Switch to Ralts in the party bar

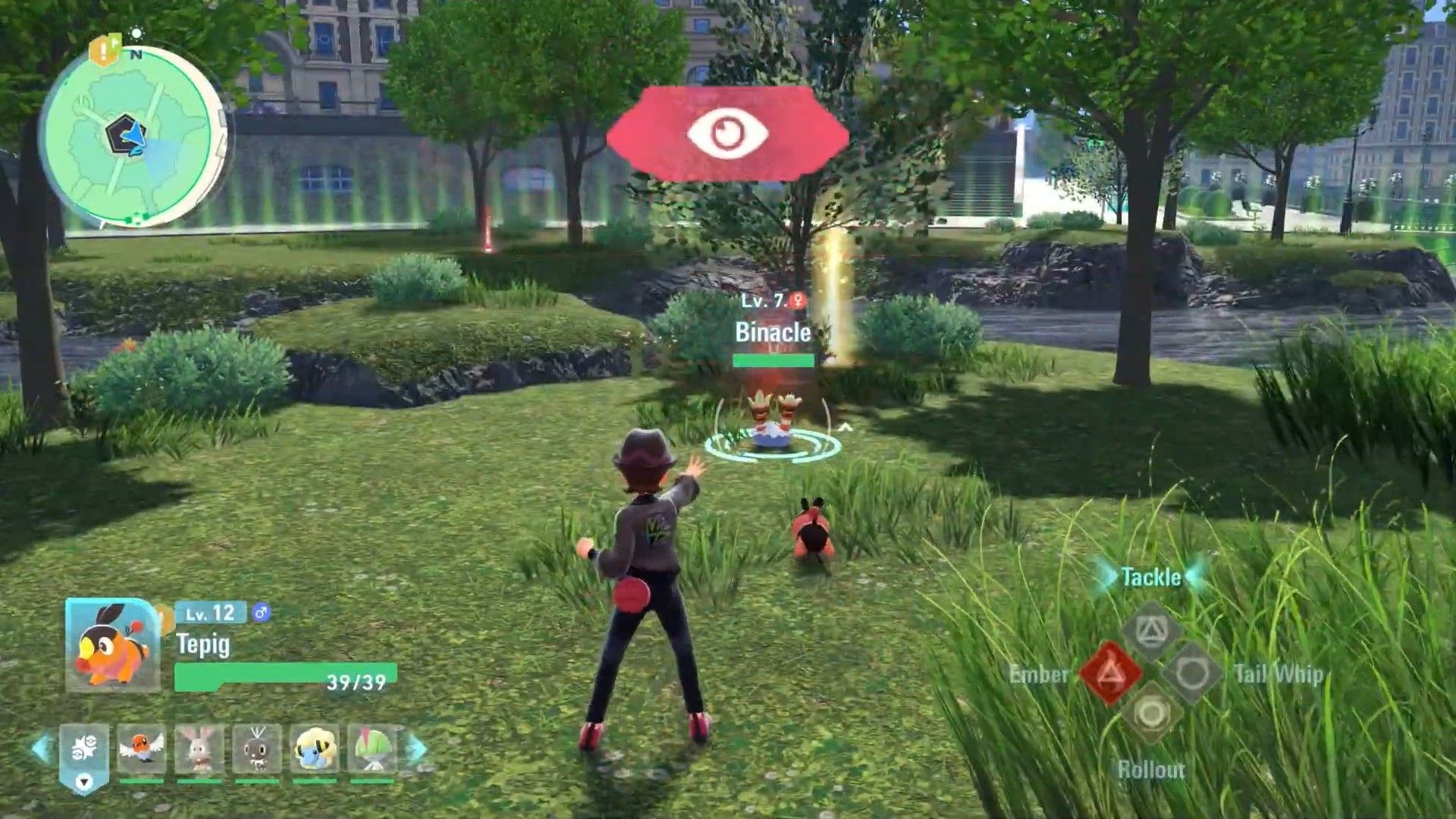[372, 749]
